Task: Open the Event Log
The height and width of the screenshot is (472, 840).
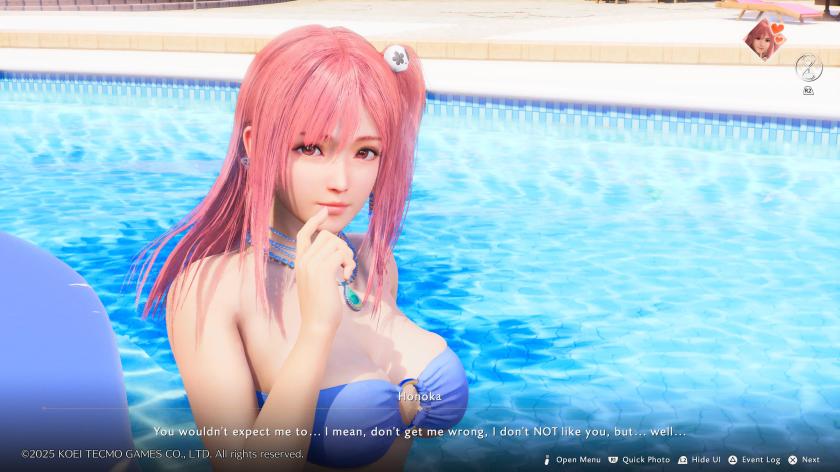Action: click(x=754, y=460)
